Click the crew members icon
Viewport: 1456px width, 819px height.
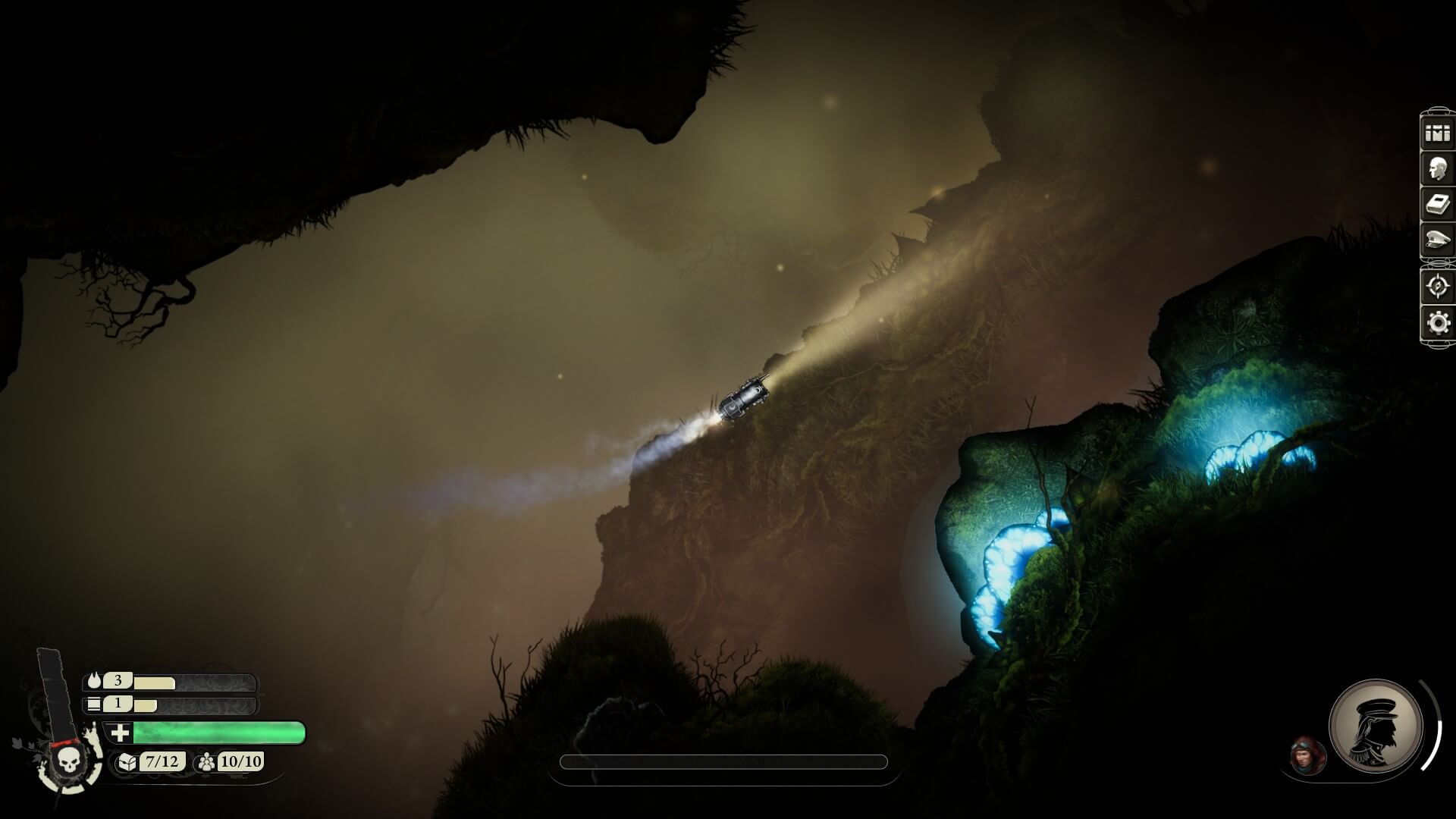[206, 761]
